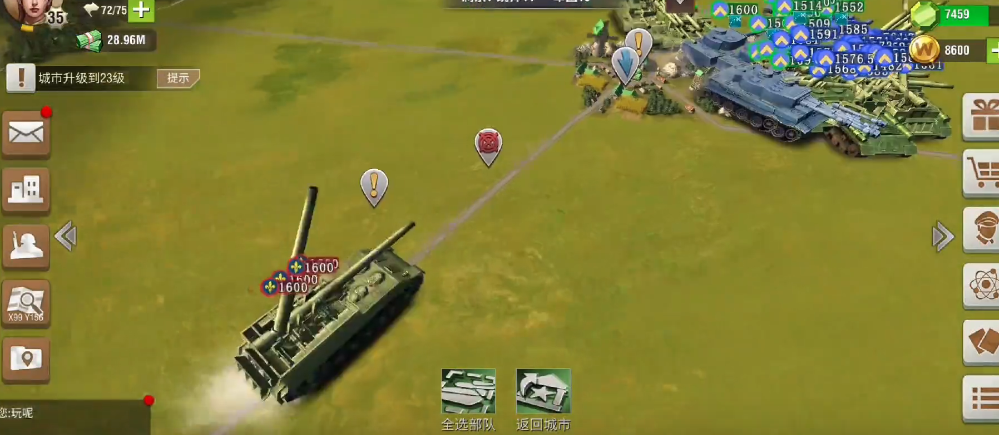Open the list menu icon
This screenshot has height=435, width=999.
pyautogui.click(x=982, y=398)
